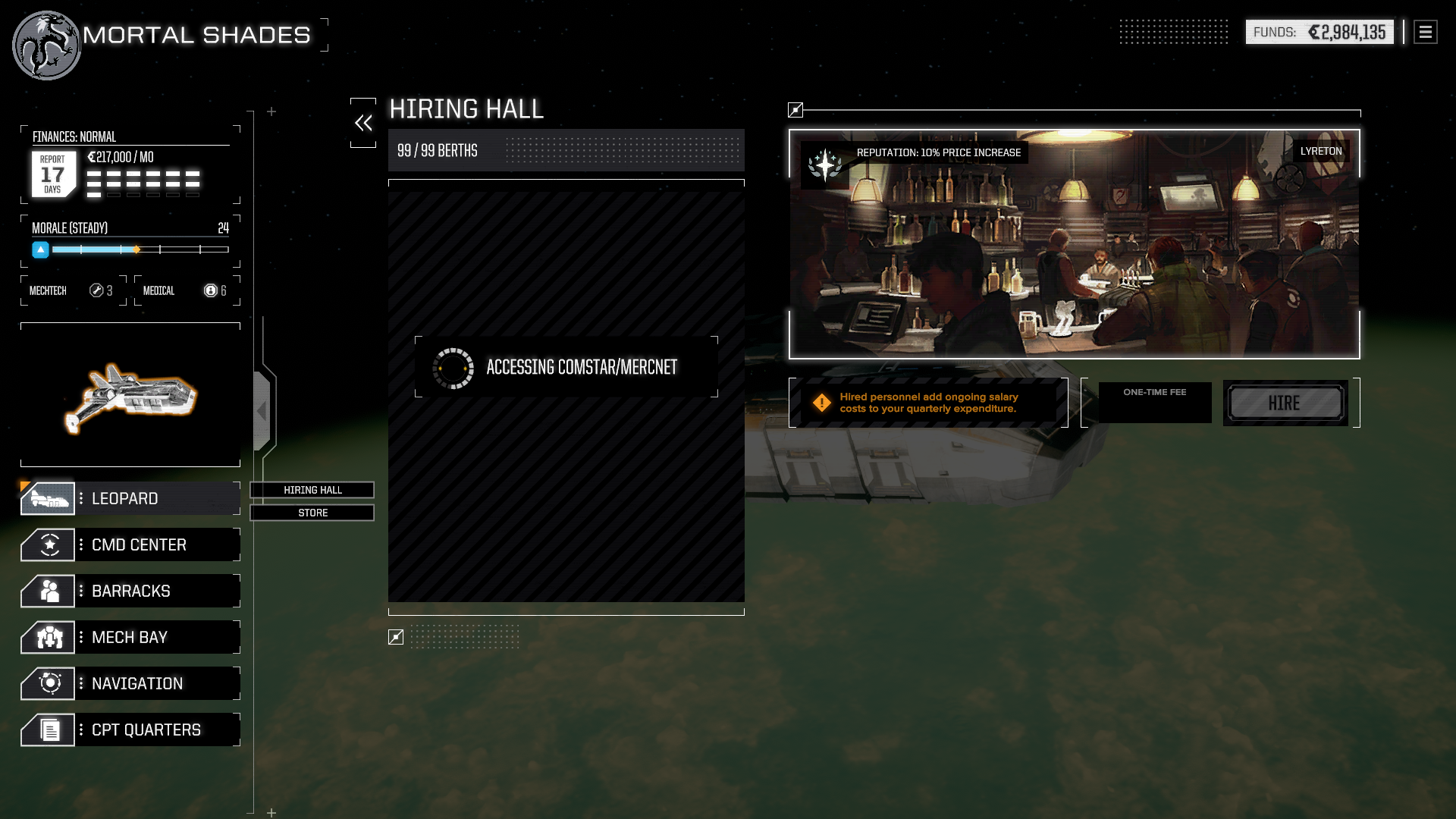Open the Leopard dropship overview icon
Image resolution: width=1456 pixels, height=819 pixels.
(x=47, y=498)
